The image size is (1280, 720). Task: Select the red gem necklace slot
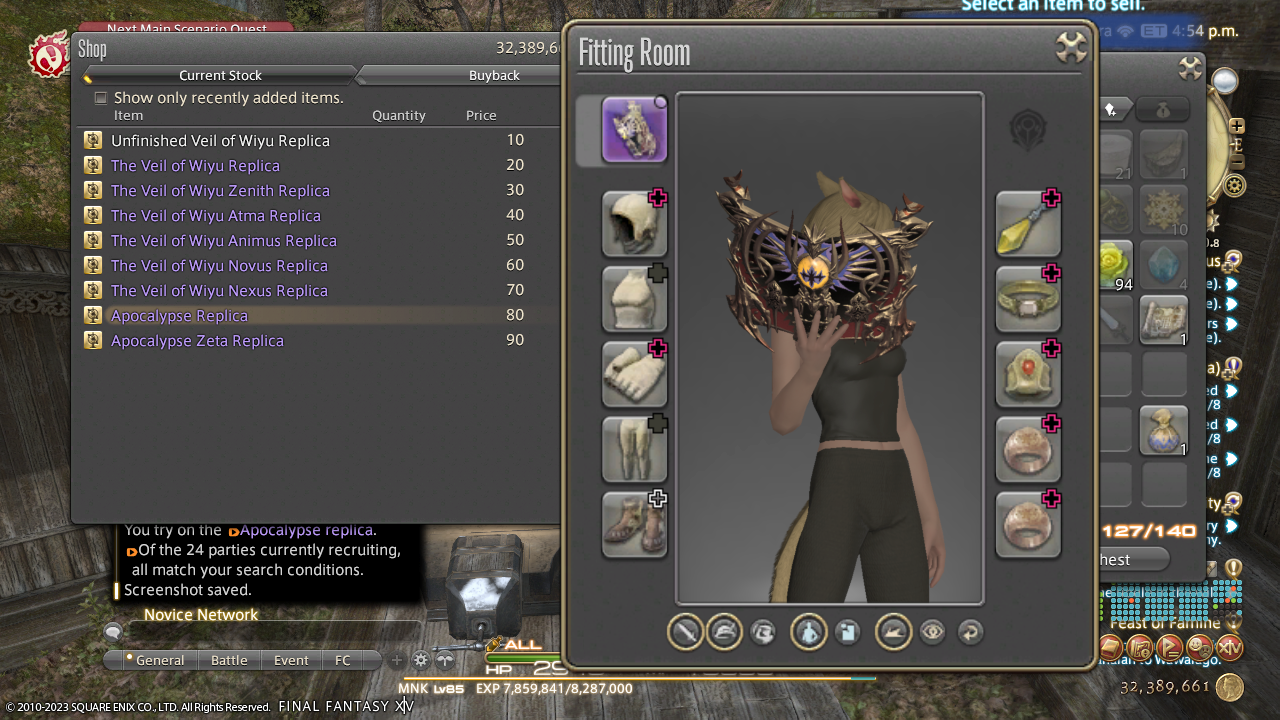point(1028,374)
